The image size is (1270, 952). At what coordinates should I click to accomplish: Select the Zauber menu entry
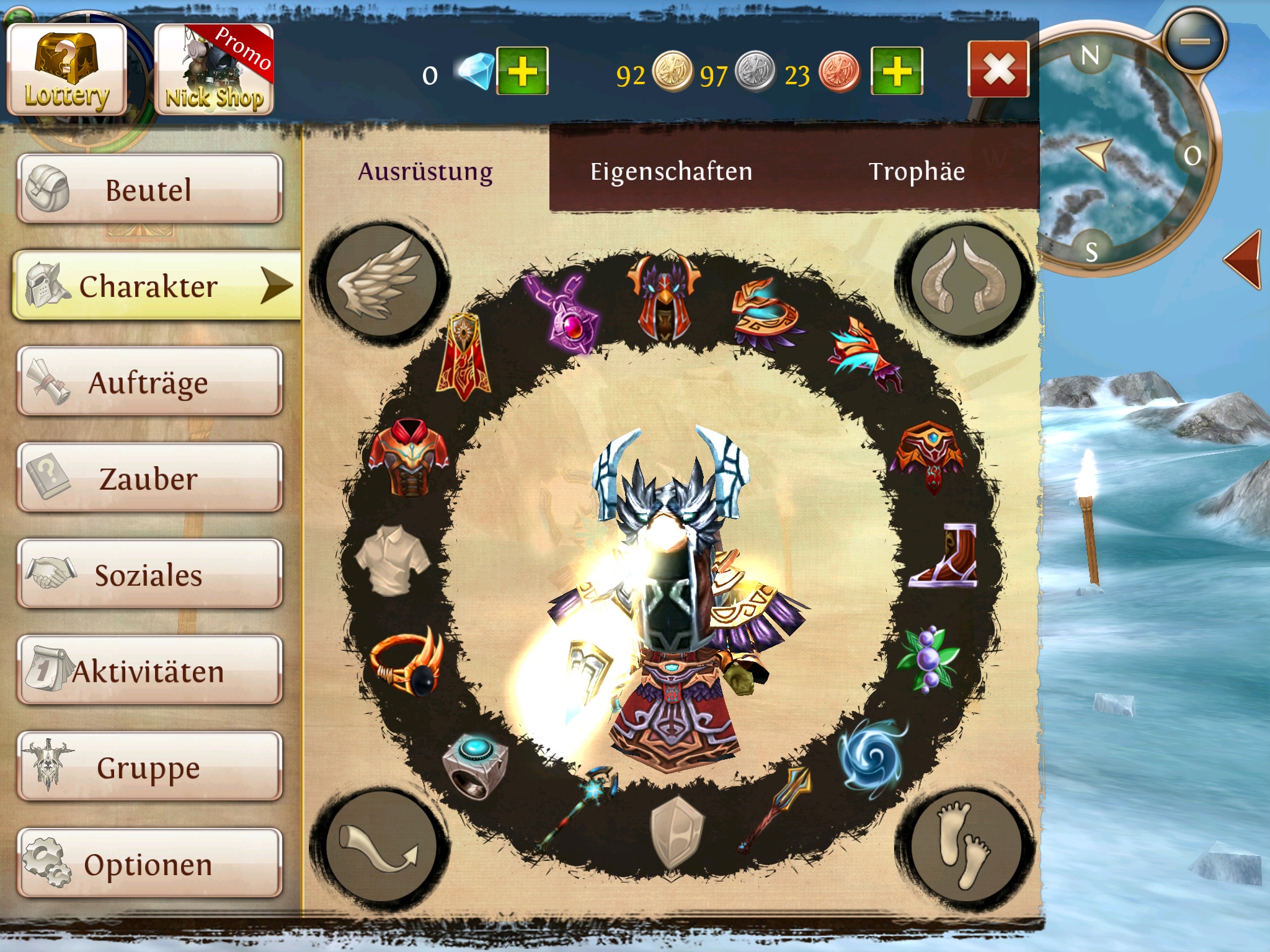click(149, 478)
